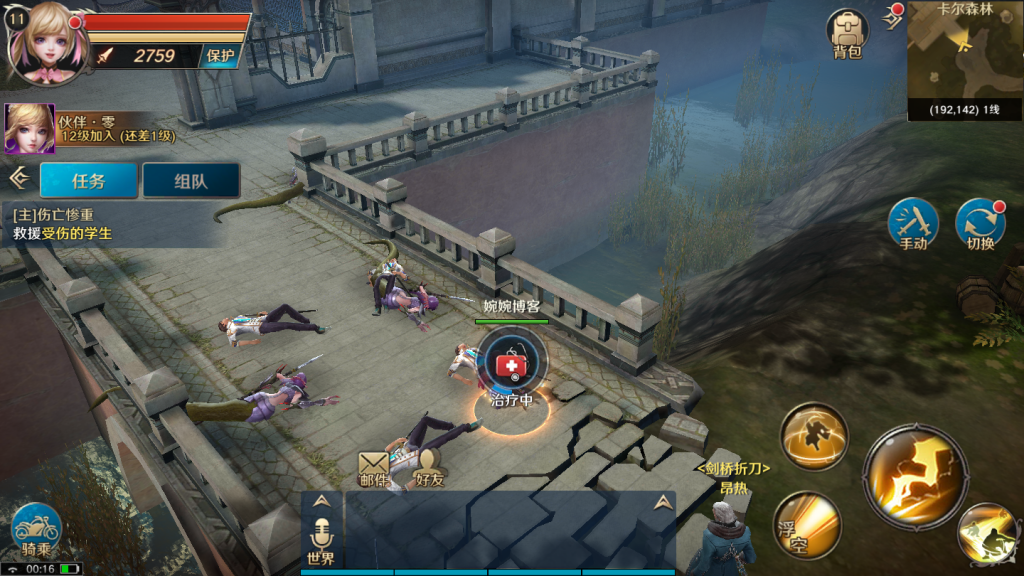Switch to the 任务 quest tab
1024x576 pixels.
click(x=89, y=181)
